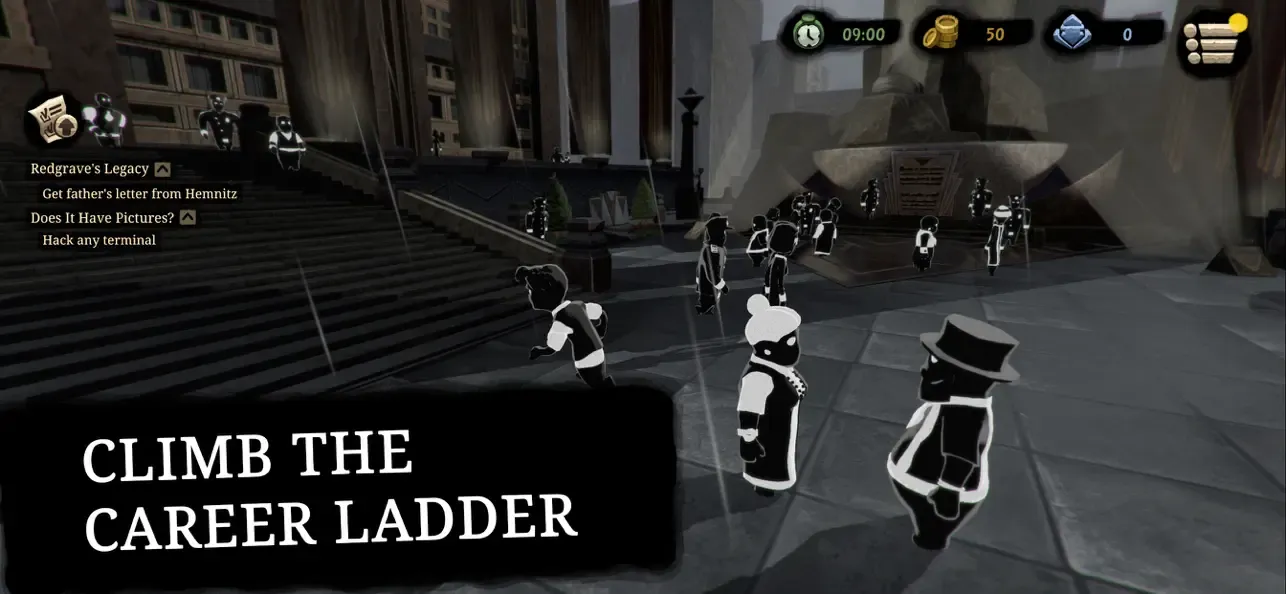Select the Get father's letter from Hemnitz objective

(139, 193)
